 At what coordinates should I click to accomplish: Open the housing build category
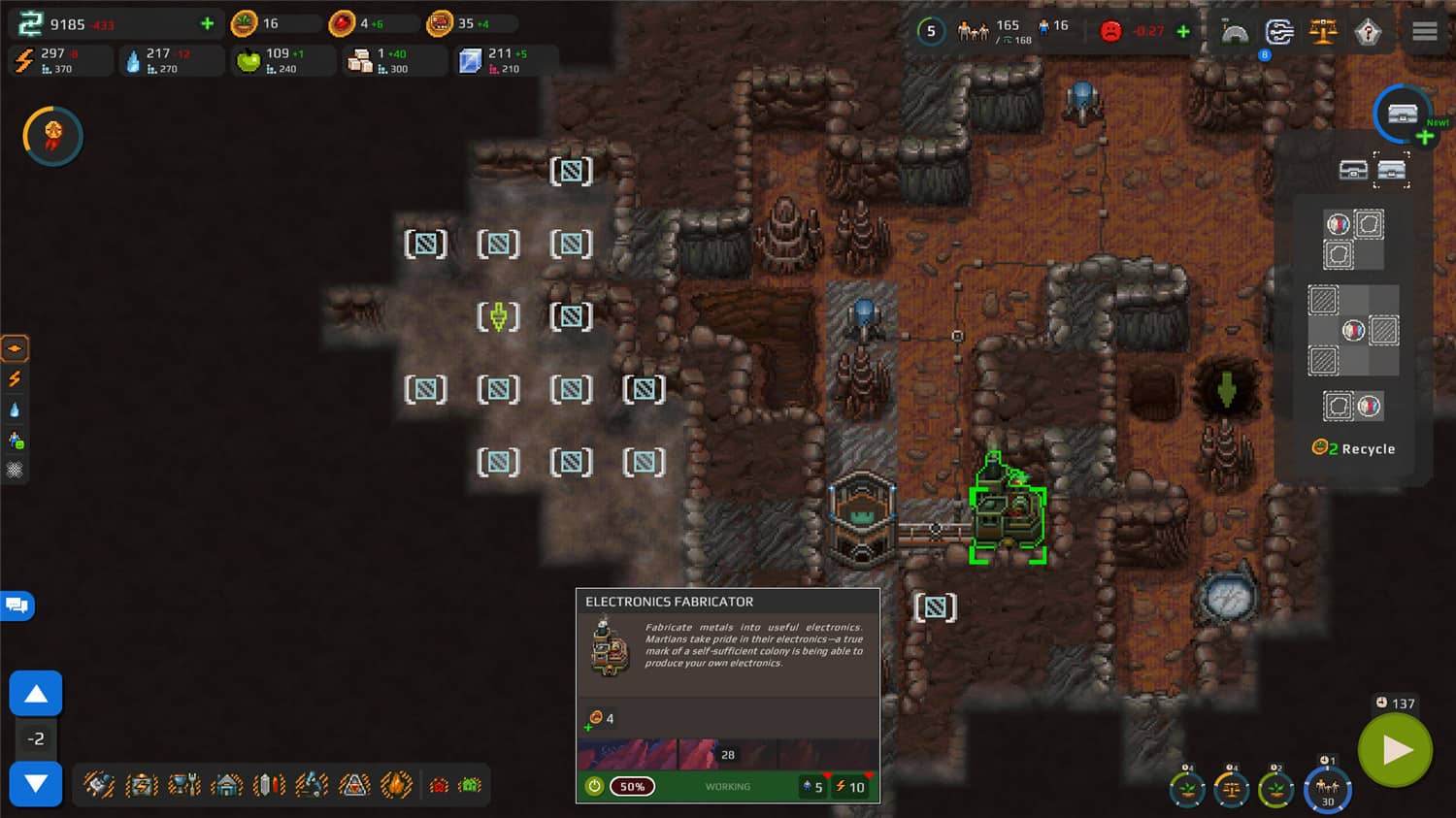tap(228, 786)
